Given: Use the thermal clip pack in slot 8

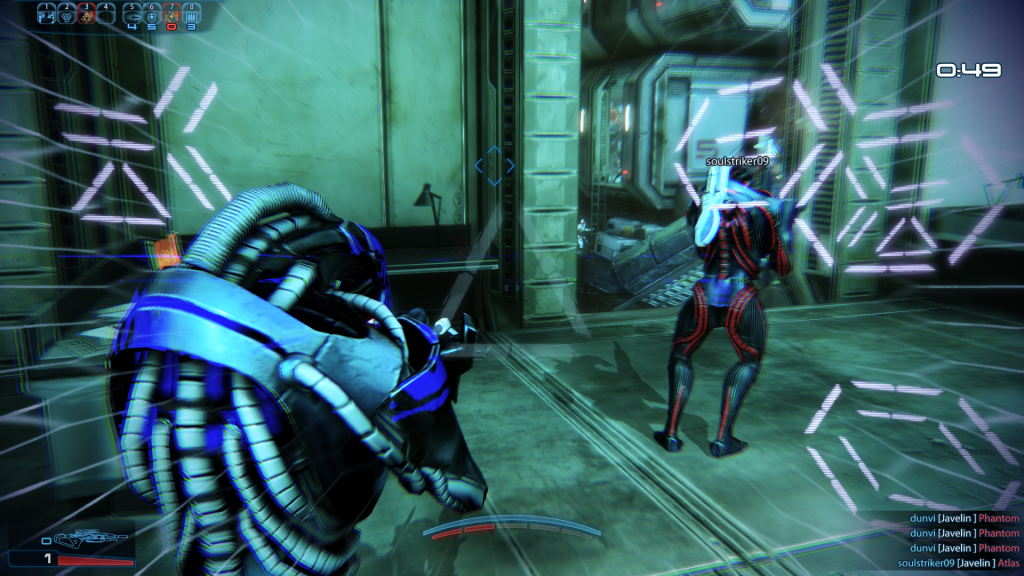Looking at the screenshot, I should [x=192, y=15].
